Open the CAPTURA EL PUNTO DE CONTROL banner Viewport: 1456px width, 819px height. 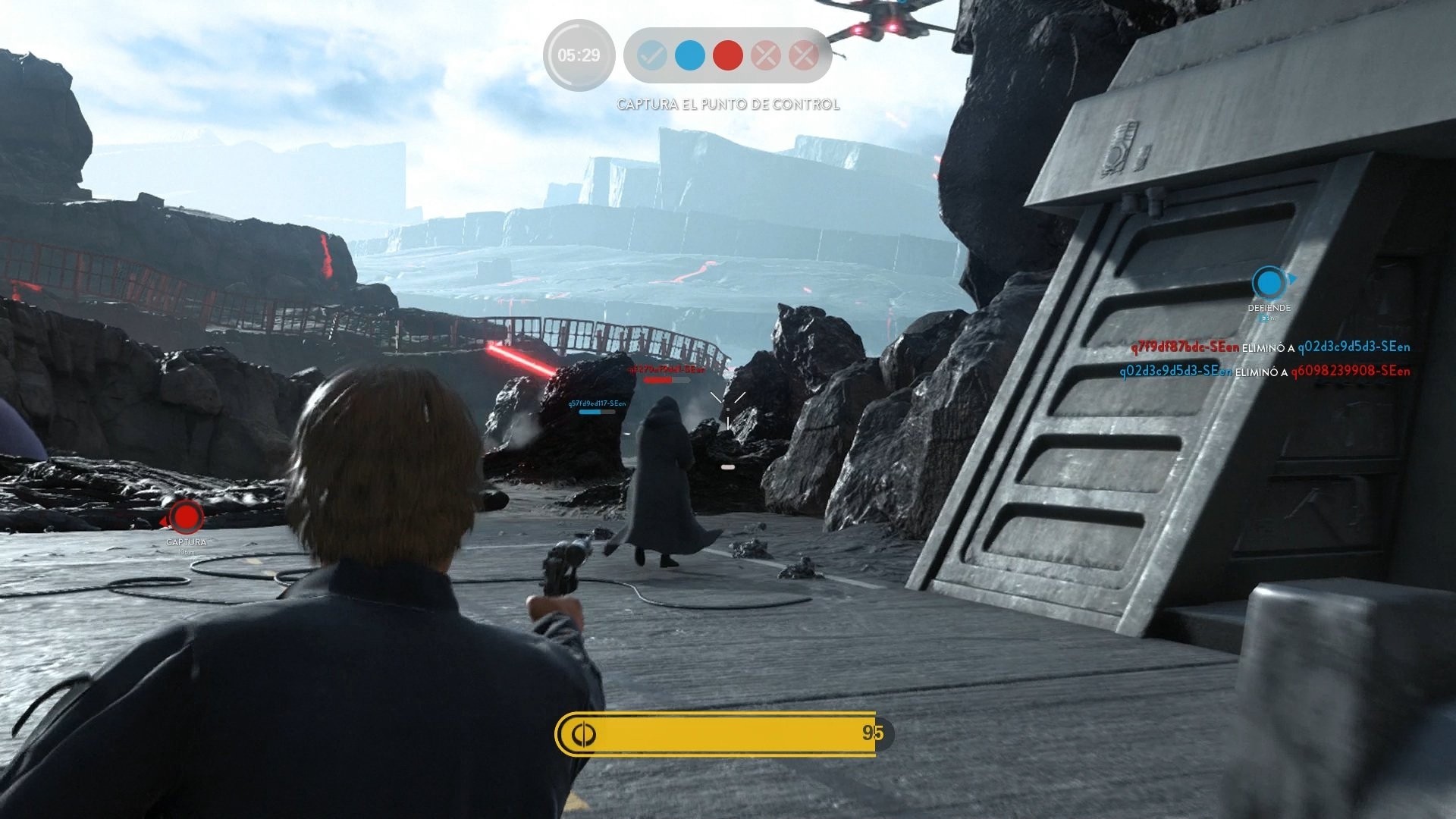727,105
